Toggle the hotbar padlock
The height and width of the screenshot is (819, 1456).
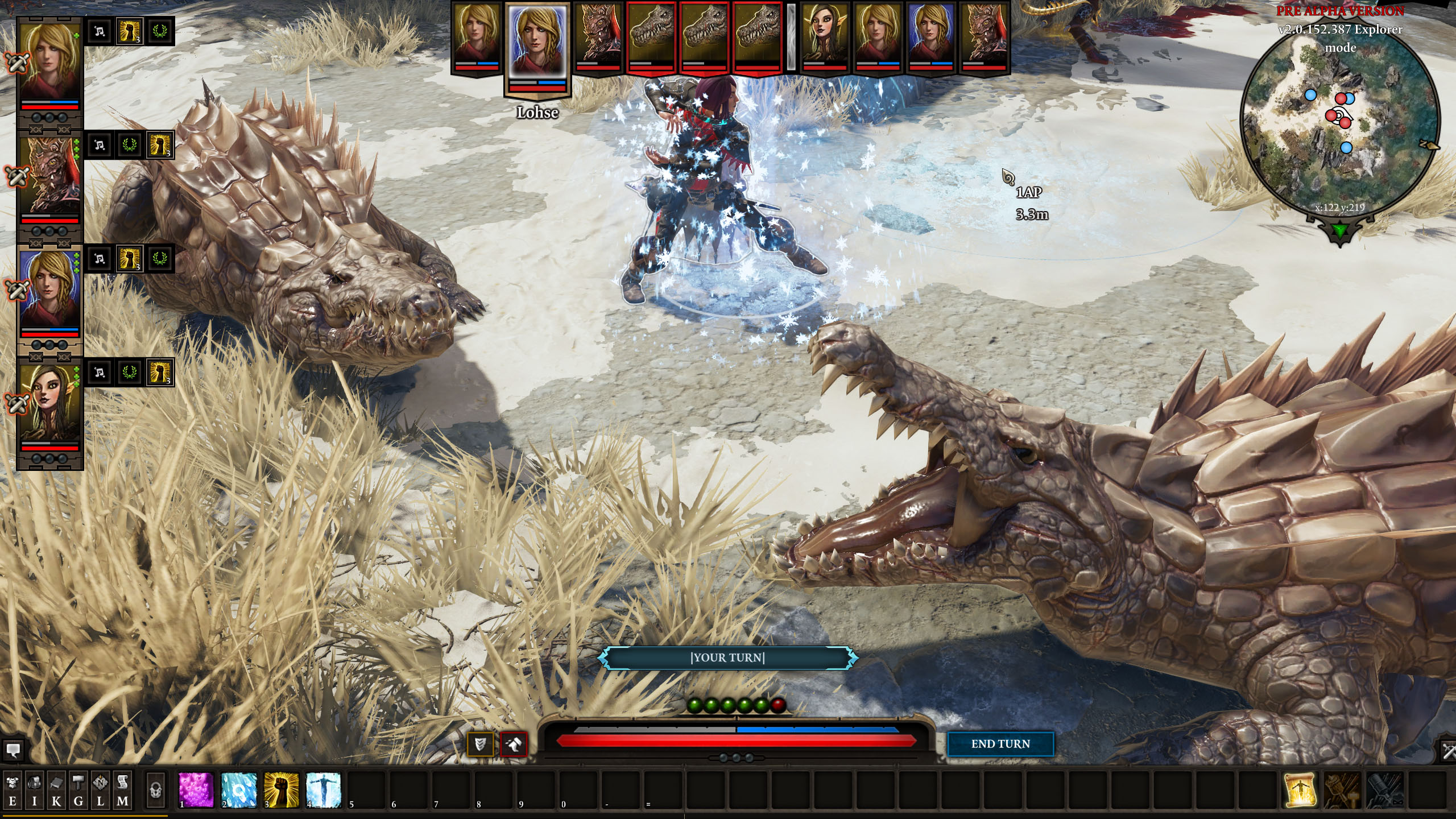point(155,789)
